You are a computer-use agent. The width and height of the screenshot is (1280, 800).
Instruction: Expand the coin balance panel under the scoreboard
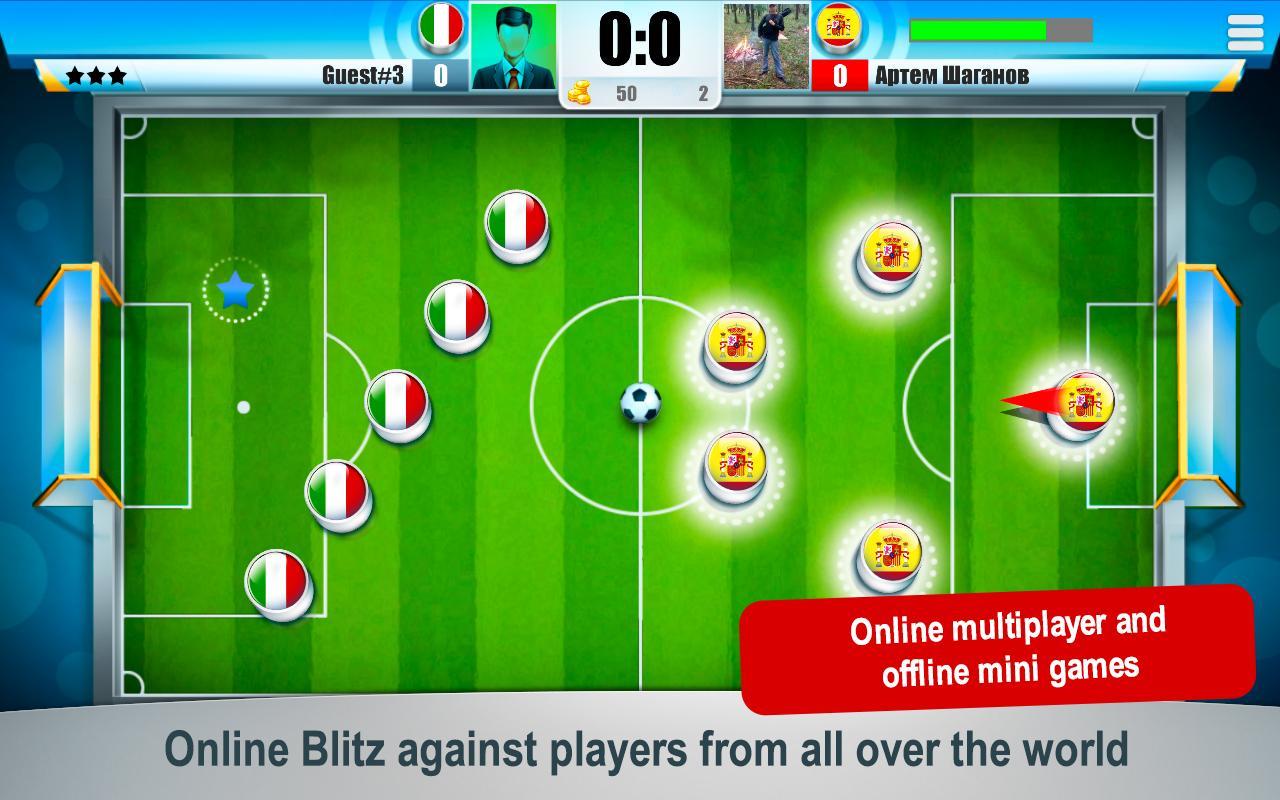[640, 91]
